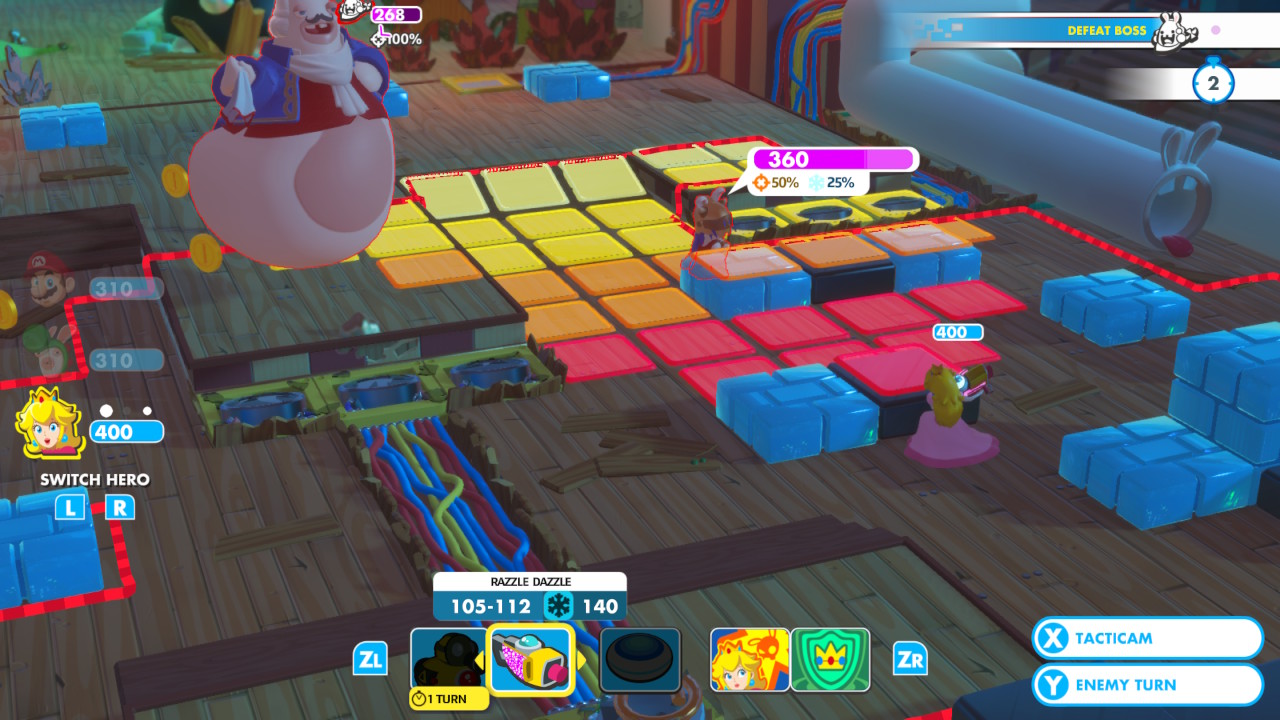
Task: Activate the crown shield protection skill
Action: tap(830, 658)
